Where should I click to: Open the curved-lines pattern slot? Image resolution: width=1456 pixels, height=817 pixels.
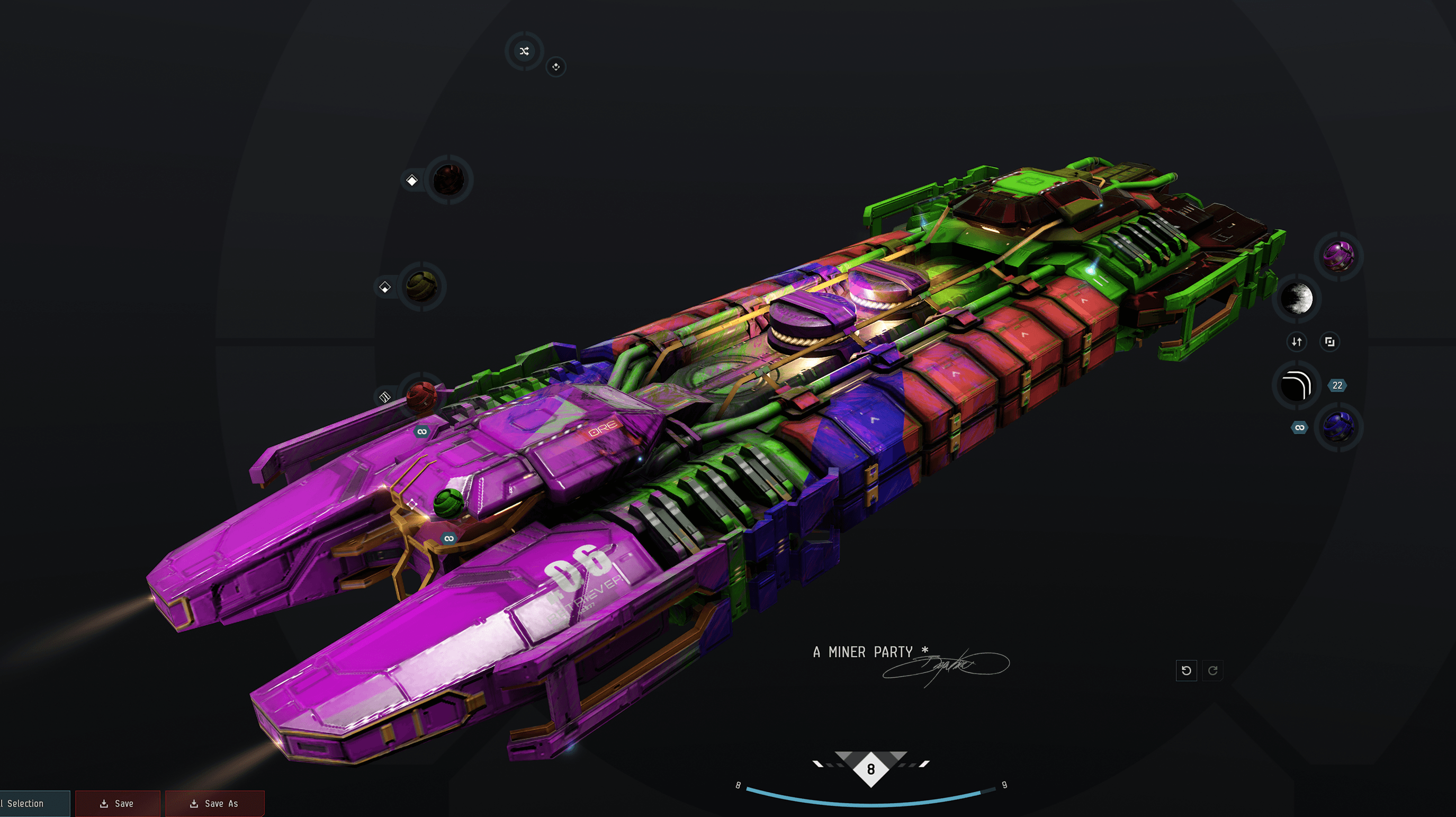click(1296, 385)
